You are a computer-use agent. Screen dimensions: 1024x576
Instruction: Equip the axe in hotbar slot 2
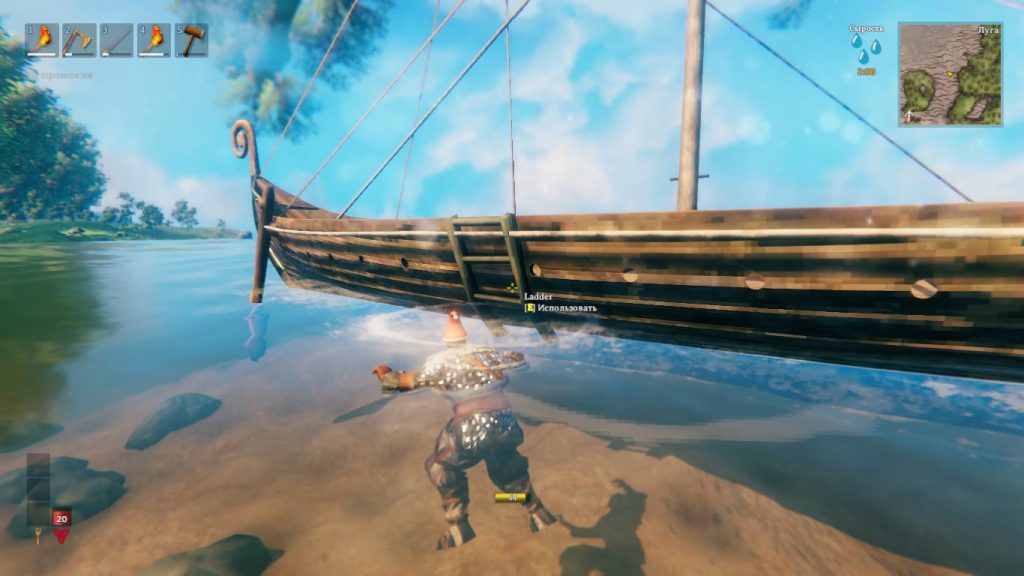tap(79, 40)
